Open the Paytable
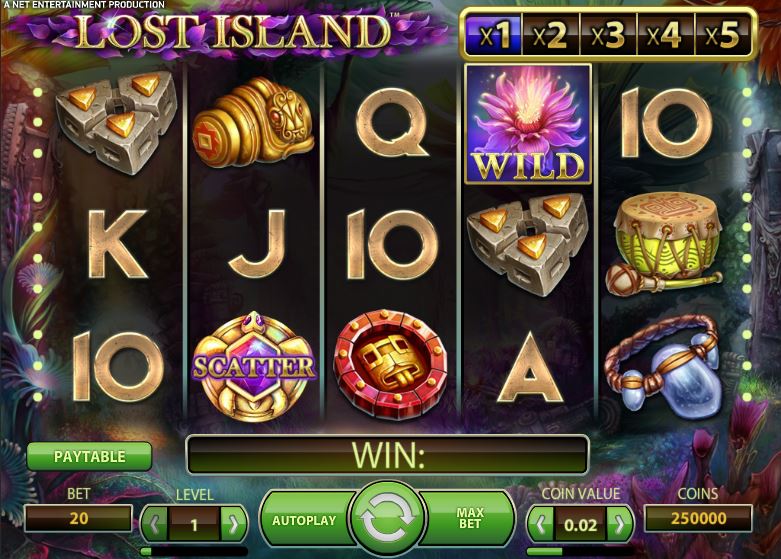The width and height of the screenshot is (781, 559). (89, 457)
